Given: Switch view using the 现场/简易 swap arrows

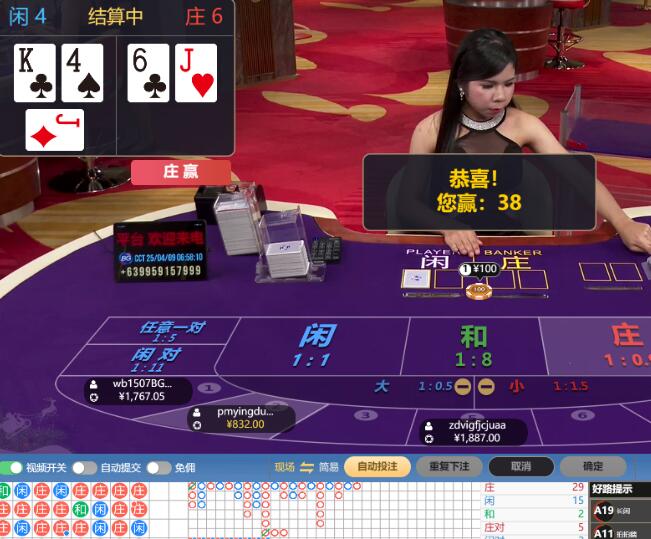Looking at the screenshot, I should pyautogui.click(x=307, y=467).
